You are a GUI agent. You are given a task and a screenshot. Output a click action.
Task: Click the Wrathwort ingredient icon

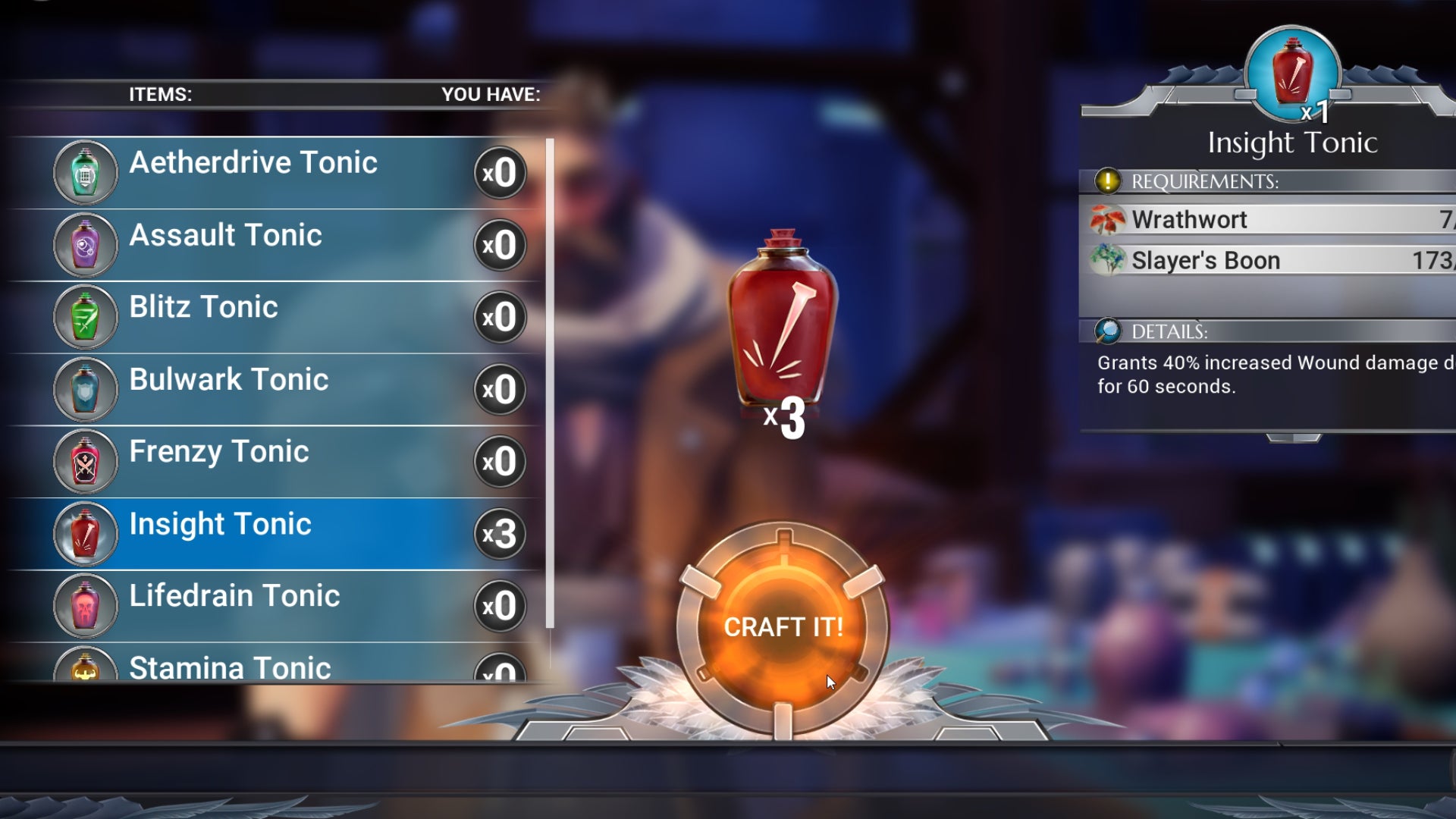[x=1106, y=220]
